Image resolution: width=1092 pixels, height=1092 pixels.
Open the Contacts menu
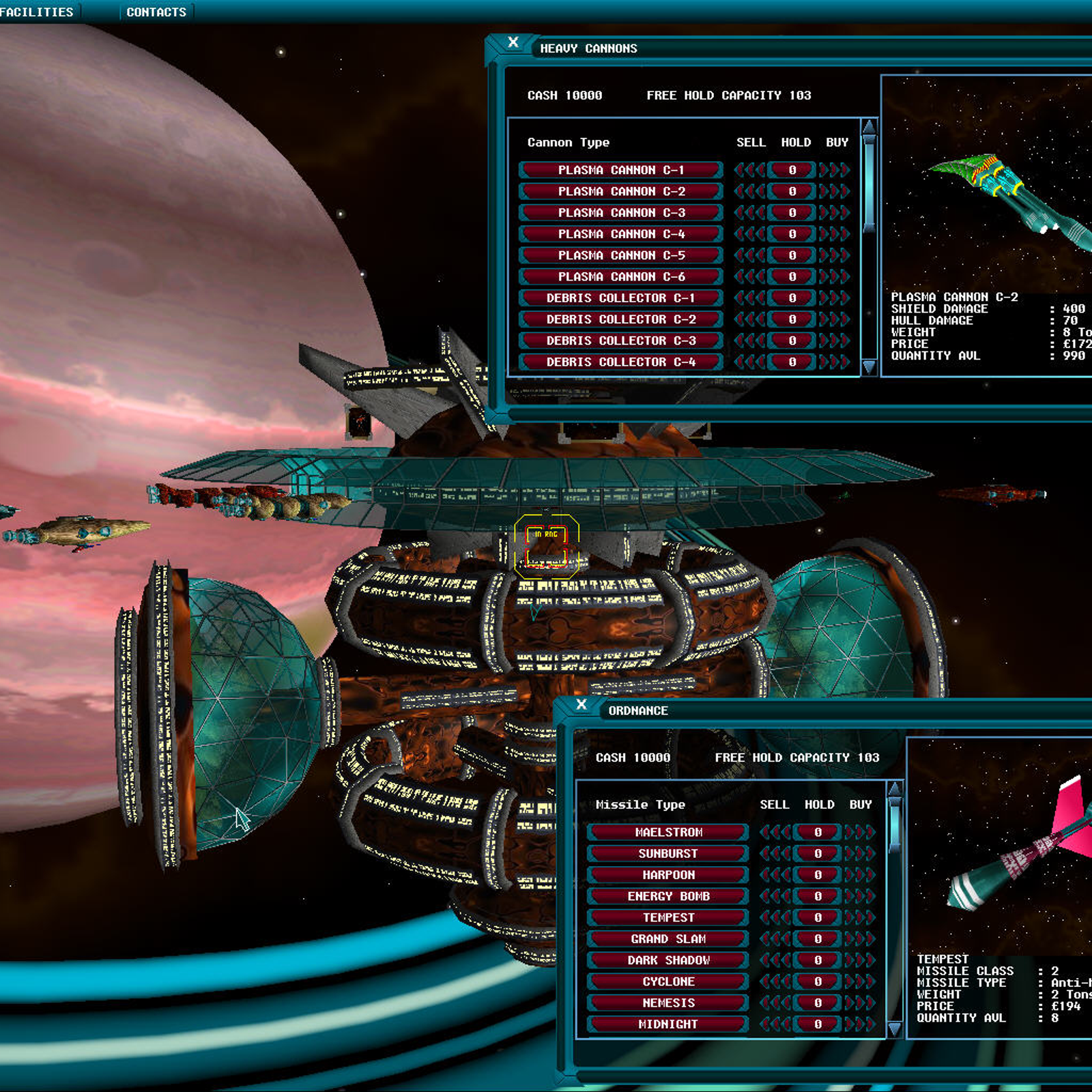pyautogui.click(x=156, y=12)
